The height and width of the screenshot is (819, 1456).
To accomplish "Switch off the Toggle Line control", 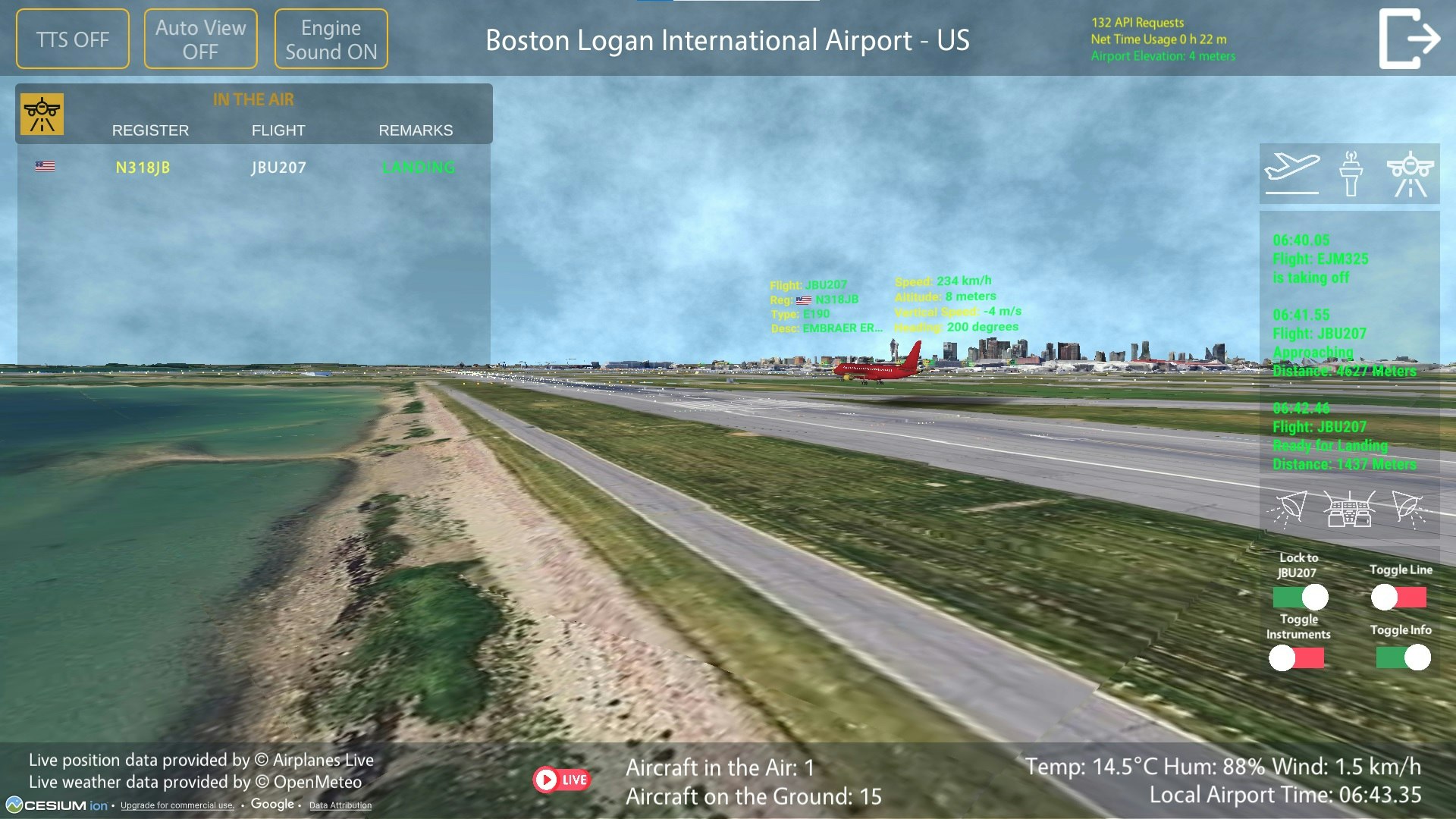I will point(1398,598).
